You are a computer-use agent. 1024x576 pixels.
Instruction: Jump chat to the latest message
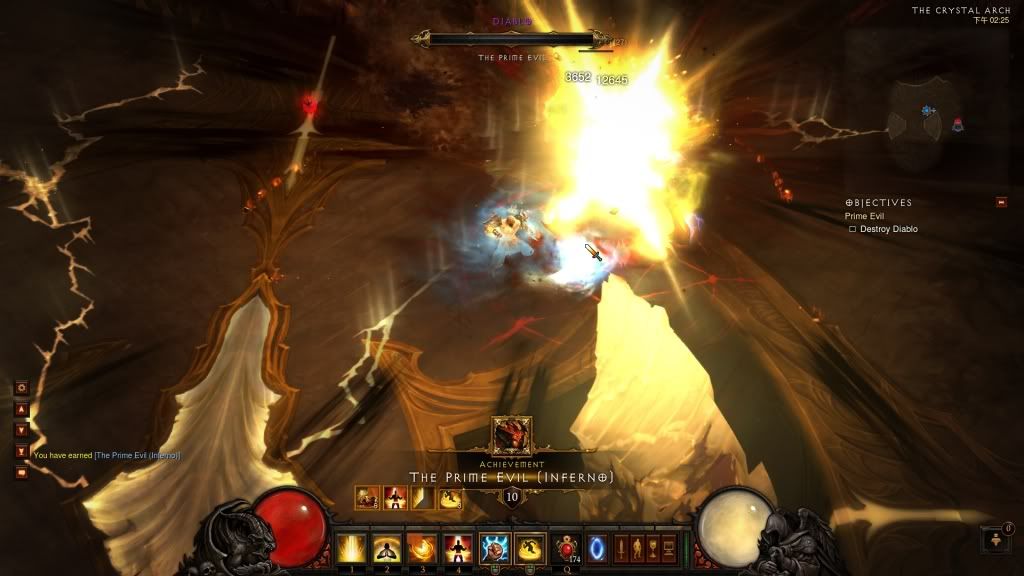(x=21, y=451)
